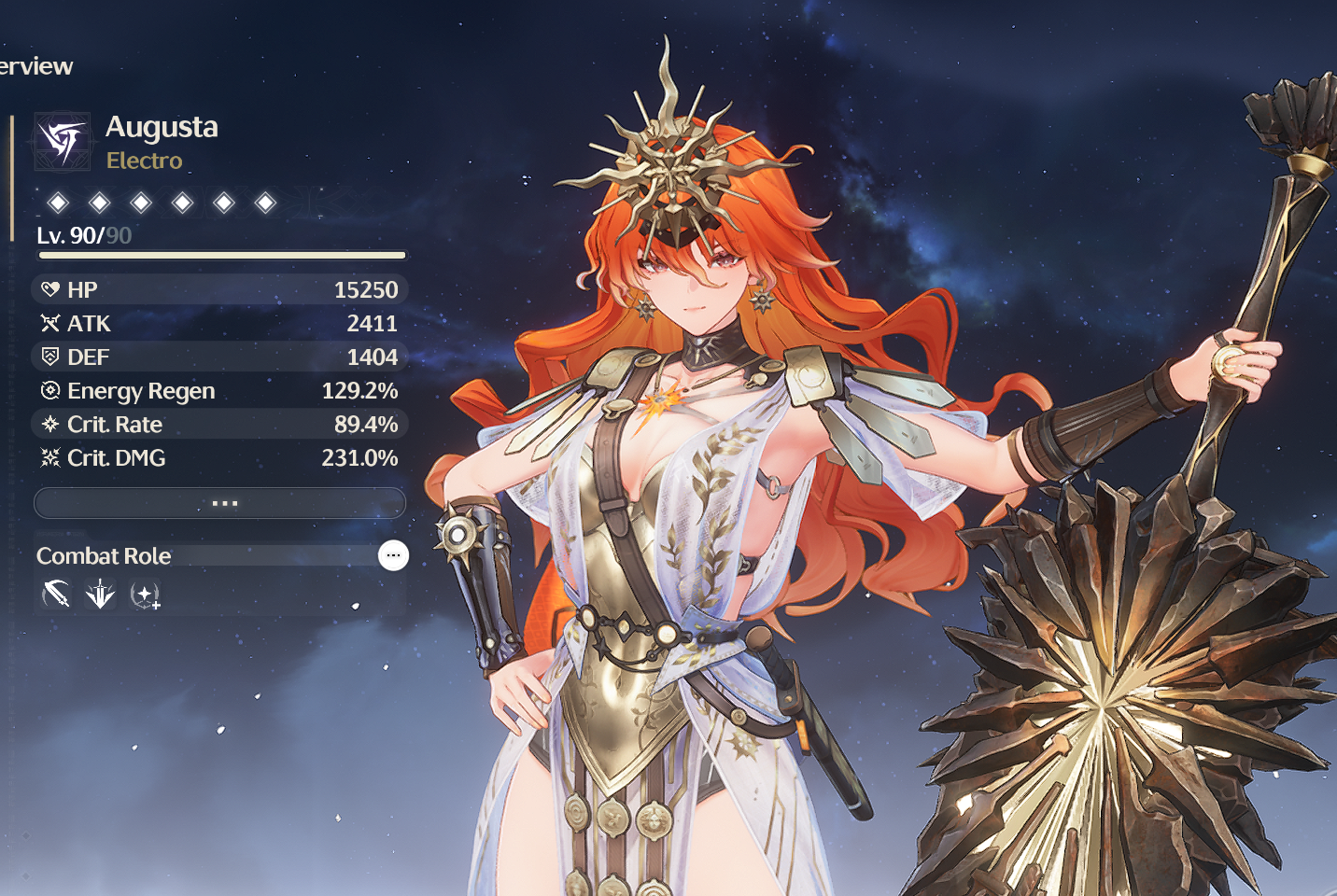This screenshot has width=1337, height=896.
Task: Click Augusta's Electro element emblem
Action: [63, 142]
